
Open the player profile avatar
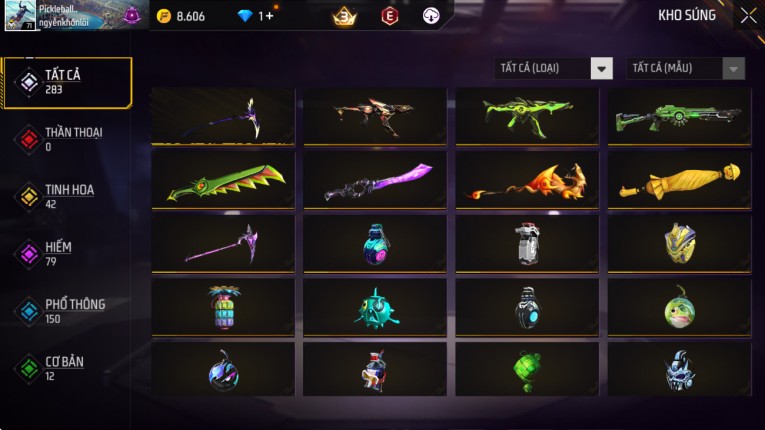click(x=21, y=16)
